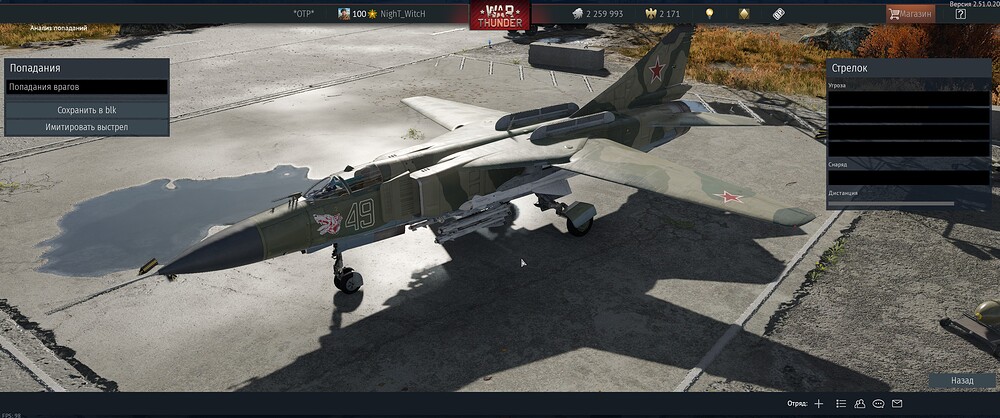Open the mail envelope icon
The image size is (1000, 418).
tap(897, 404)
